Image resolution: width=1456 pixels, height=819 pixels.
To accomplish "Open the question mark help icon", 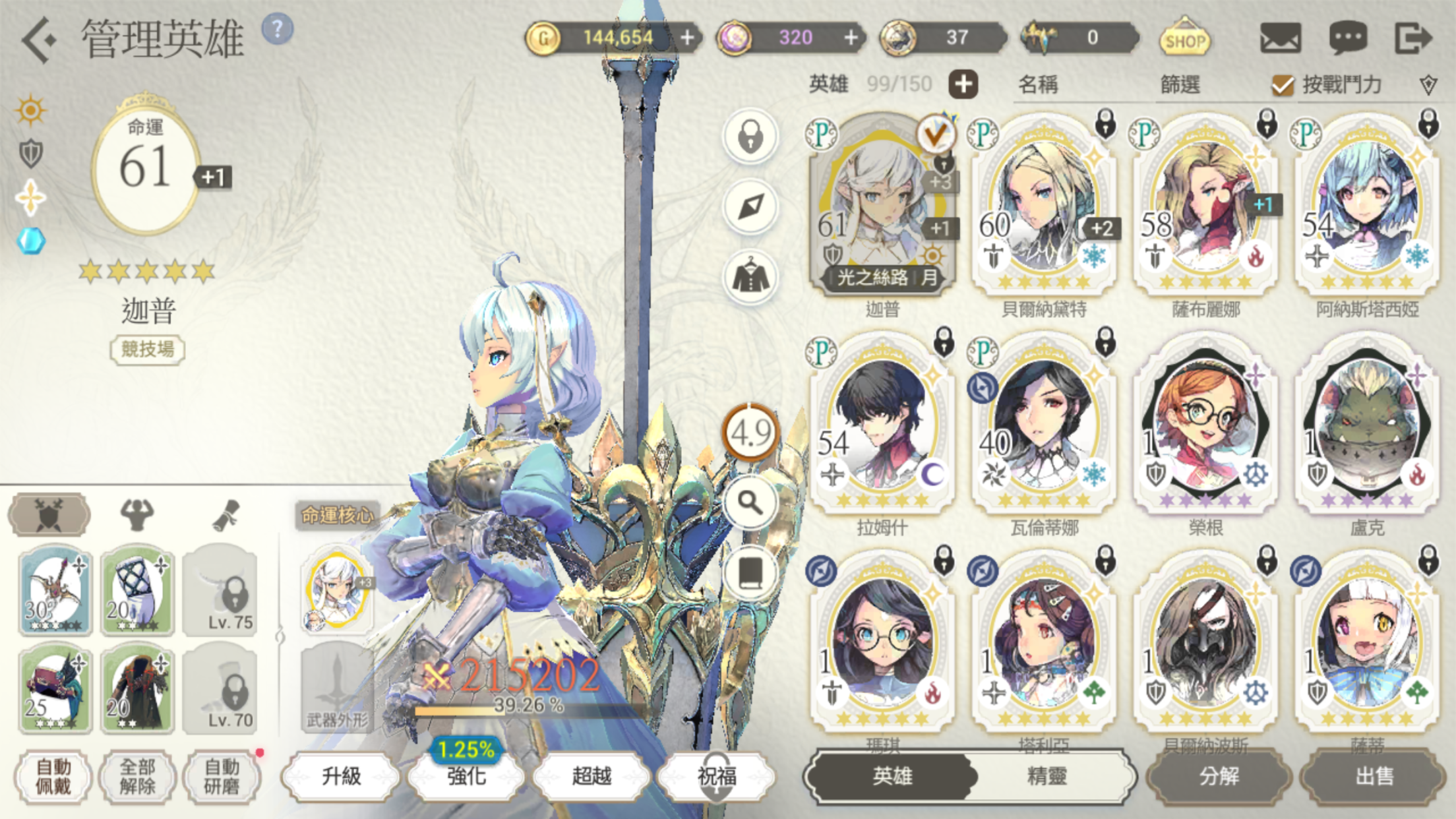I will coord(278,29).
